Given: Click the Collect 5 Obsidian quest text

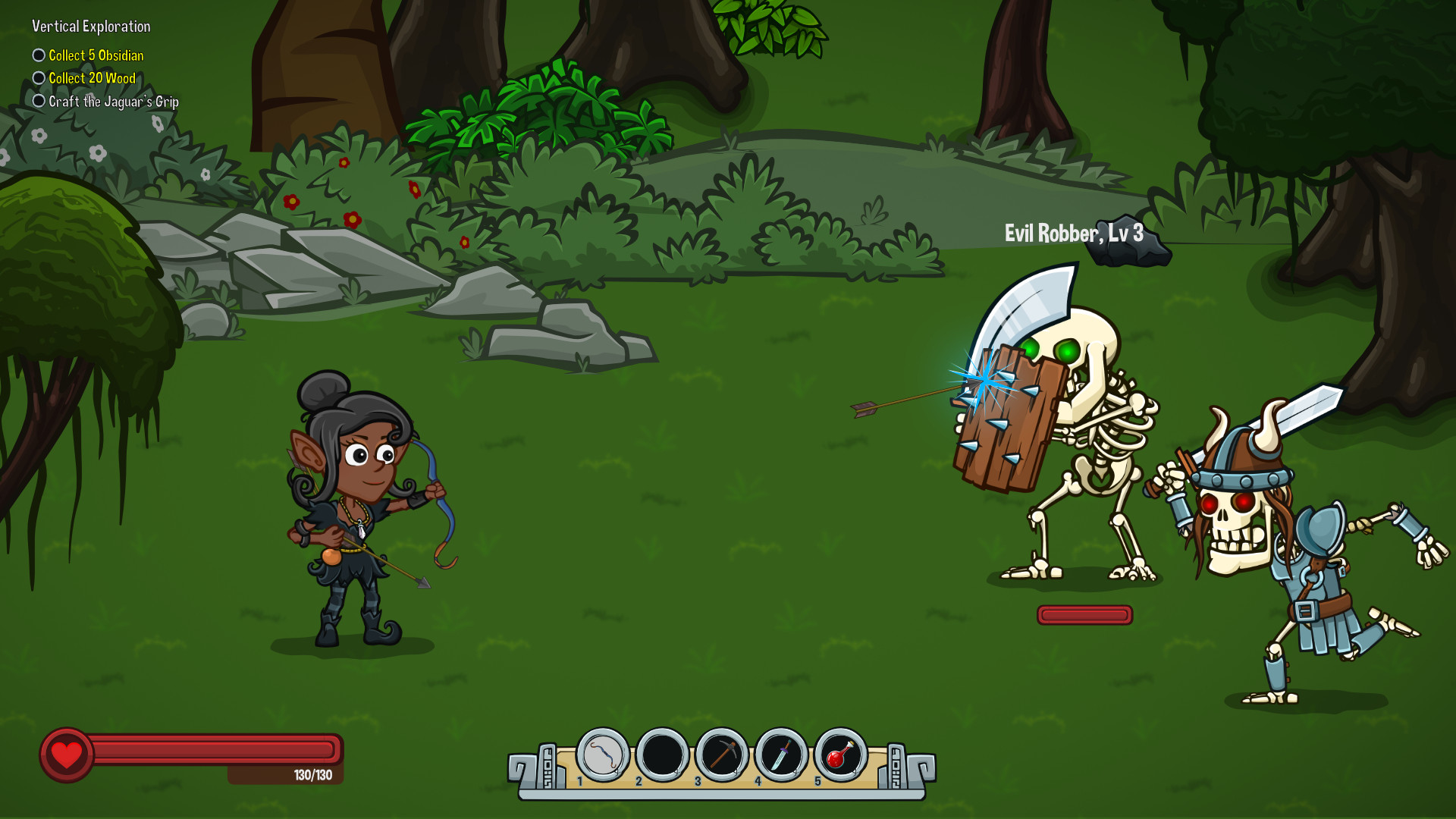Looking at the screenshot, I should click(x=96, y=55).
